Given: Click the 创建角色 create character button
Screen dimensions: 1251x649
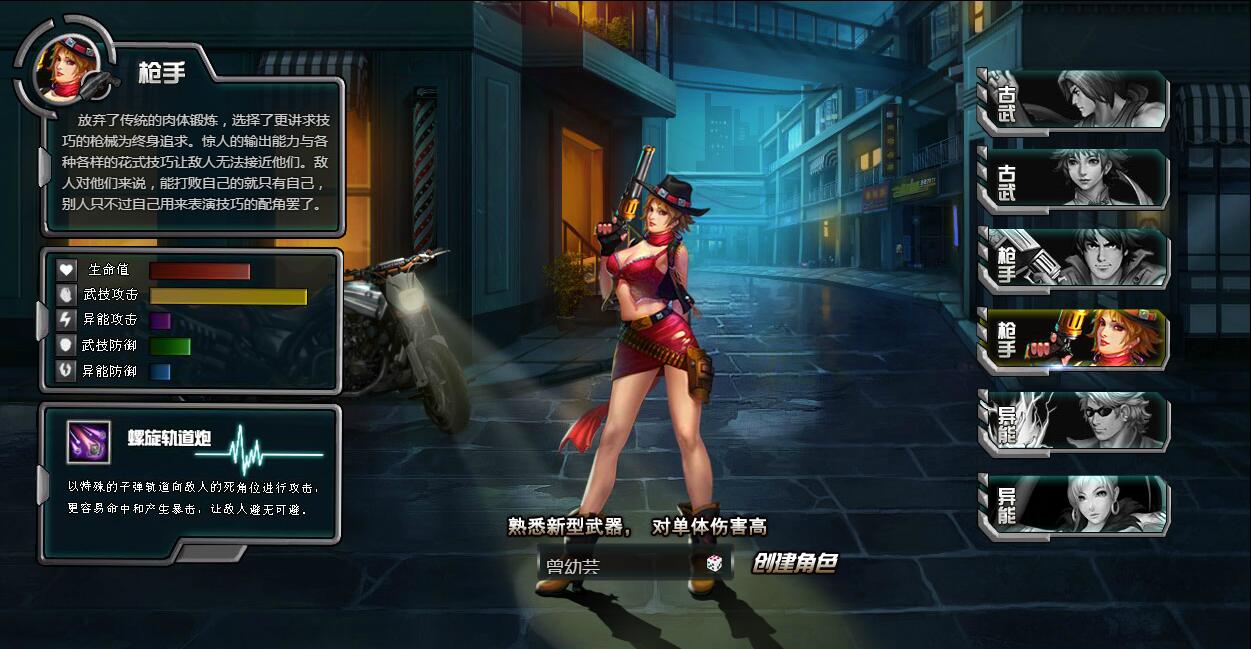Looking at the screenshot, I should click(794, 564).
